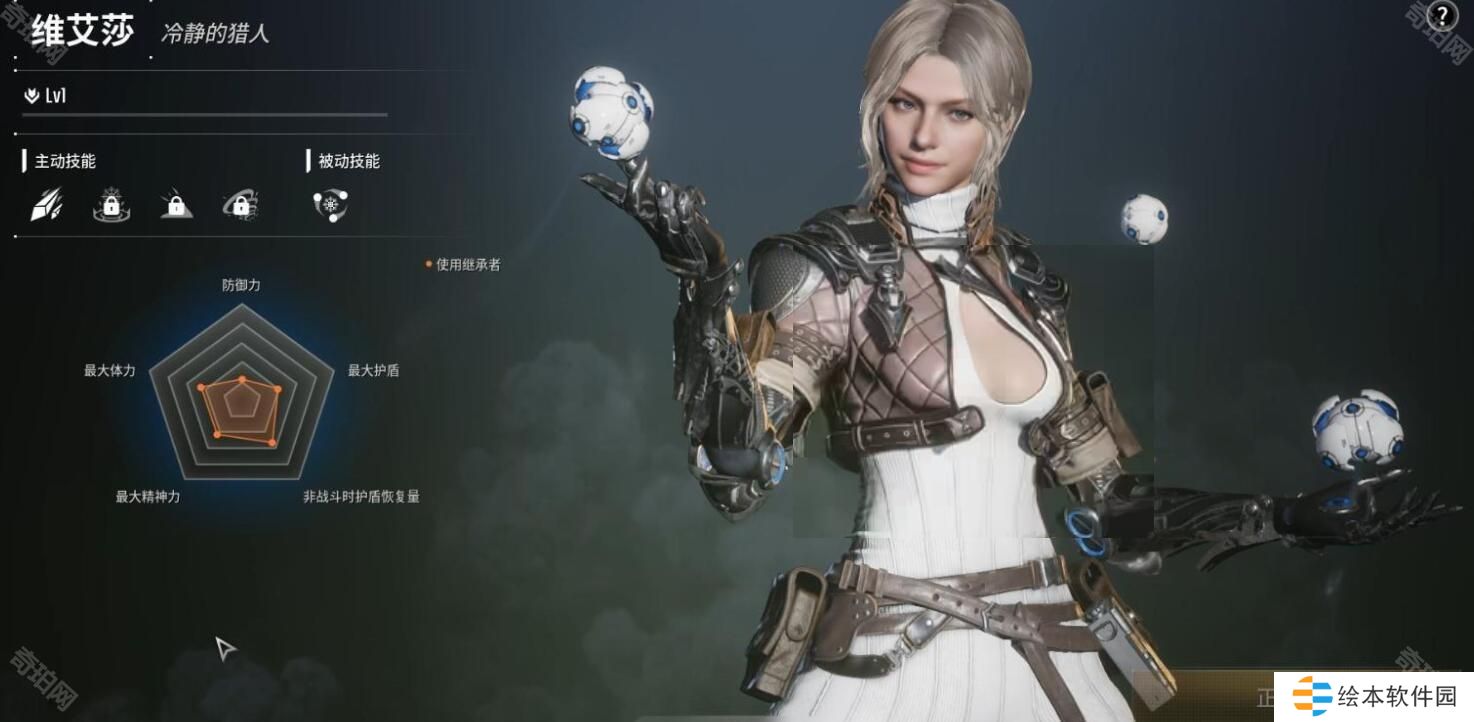The image size is (1474, 722).
Task: Inspect the locked skill with ring burst
Action: [x=111, y=205]
